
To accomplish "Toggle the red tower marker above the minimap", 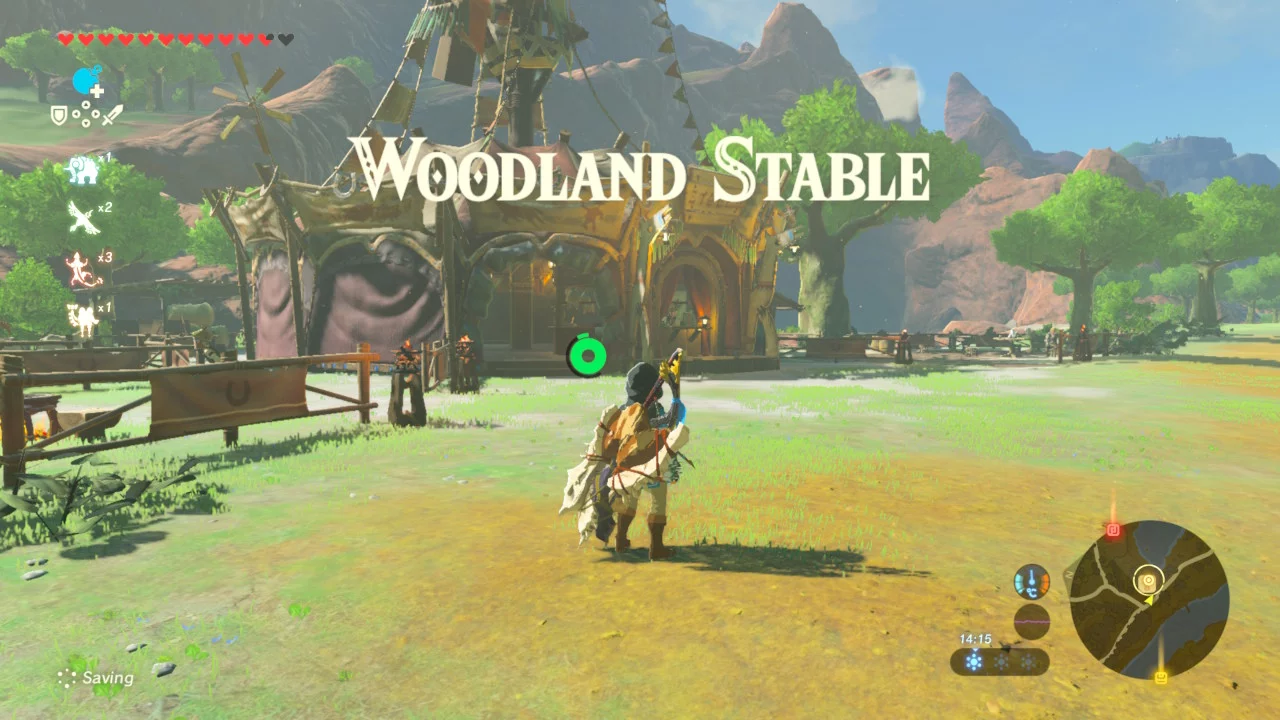I will 1113,528.
